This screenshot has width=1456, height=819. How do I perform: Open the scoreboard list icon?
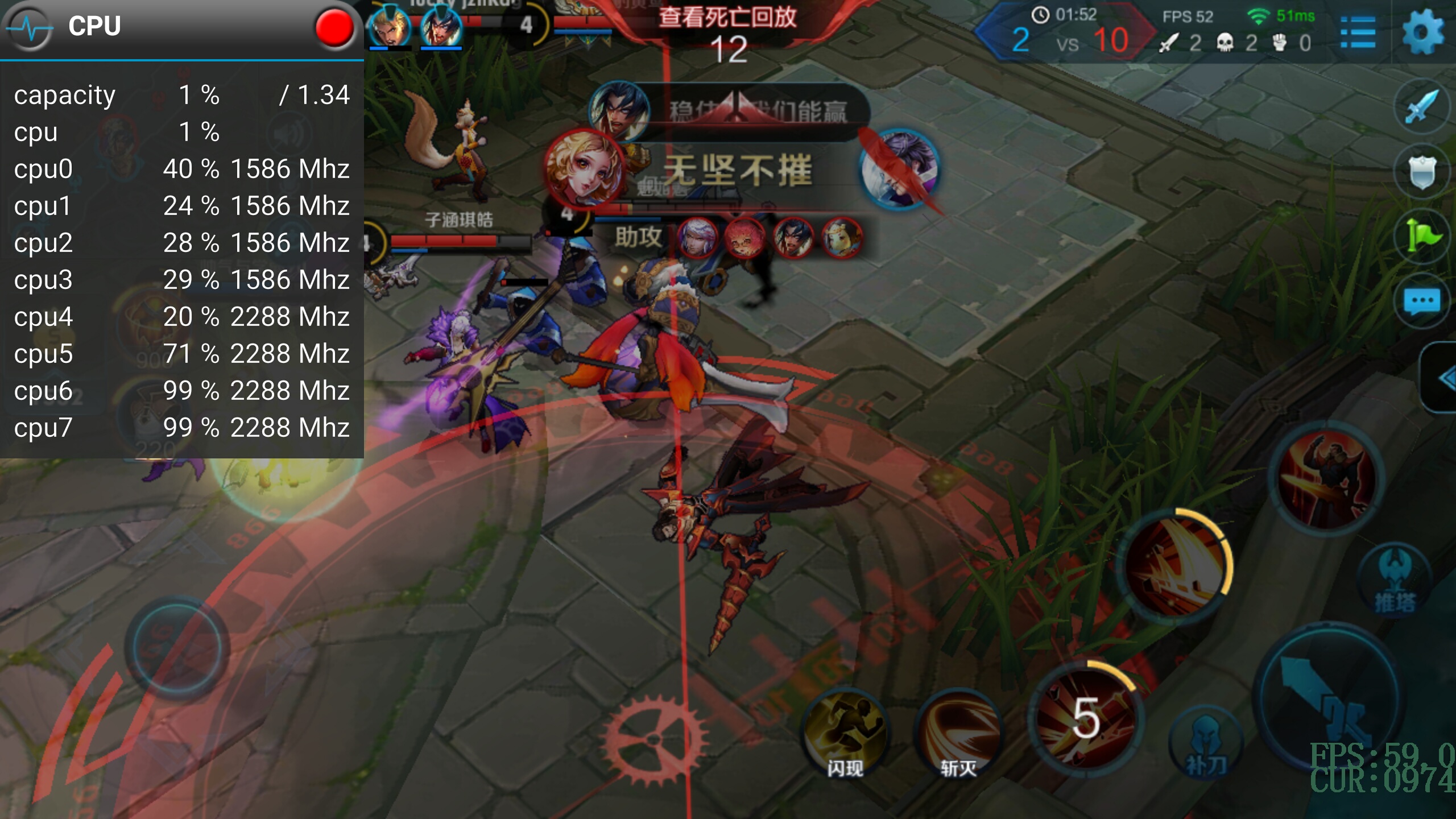tap(1358, 33)
